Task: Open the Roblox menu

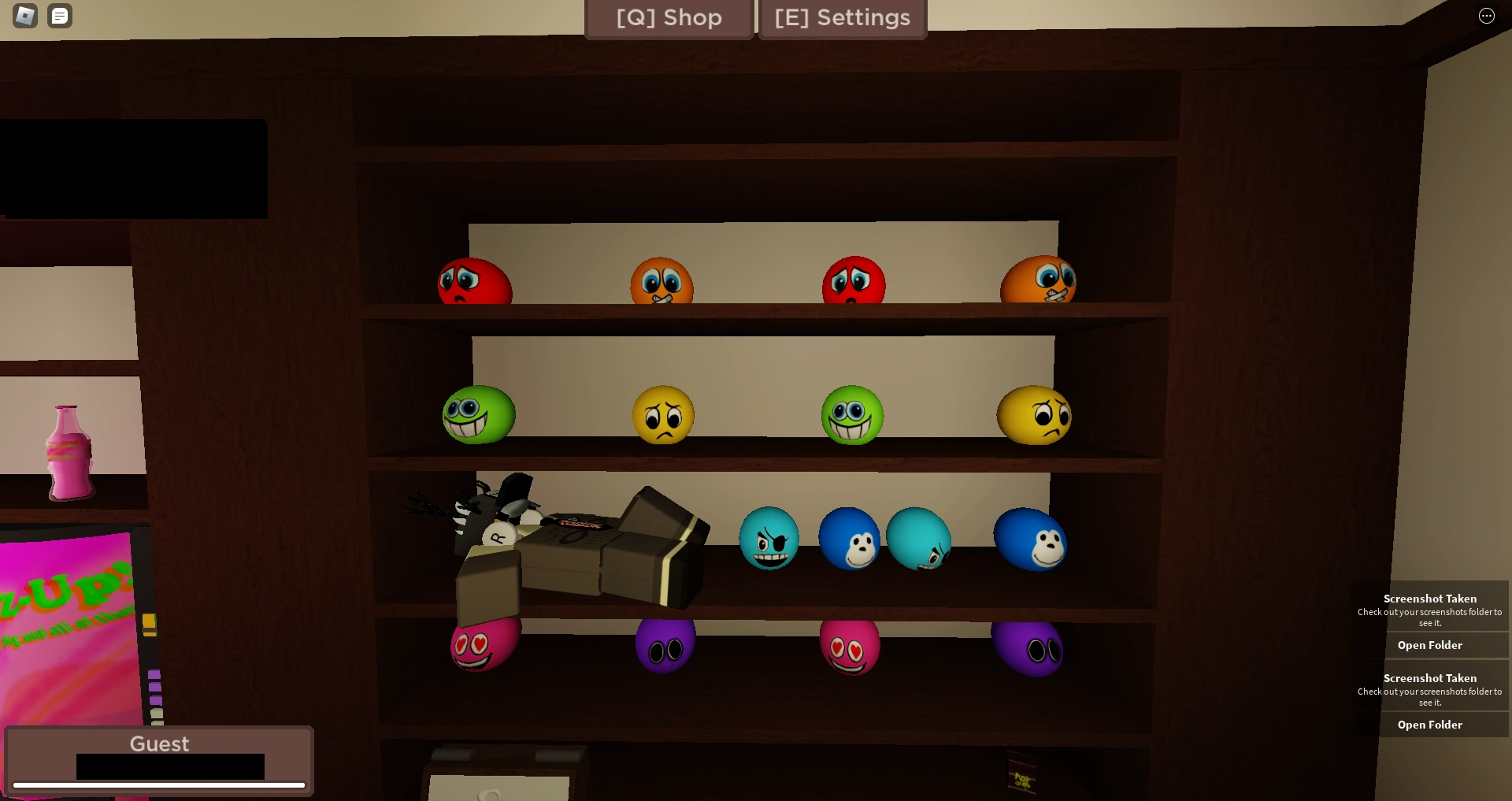Action: pyautogui.click(x=26, y=16)
